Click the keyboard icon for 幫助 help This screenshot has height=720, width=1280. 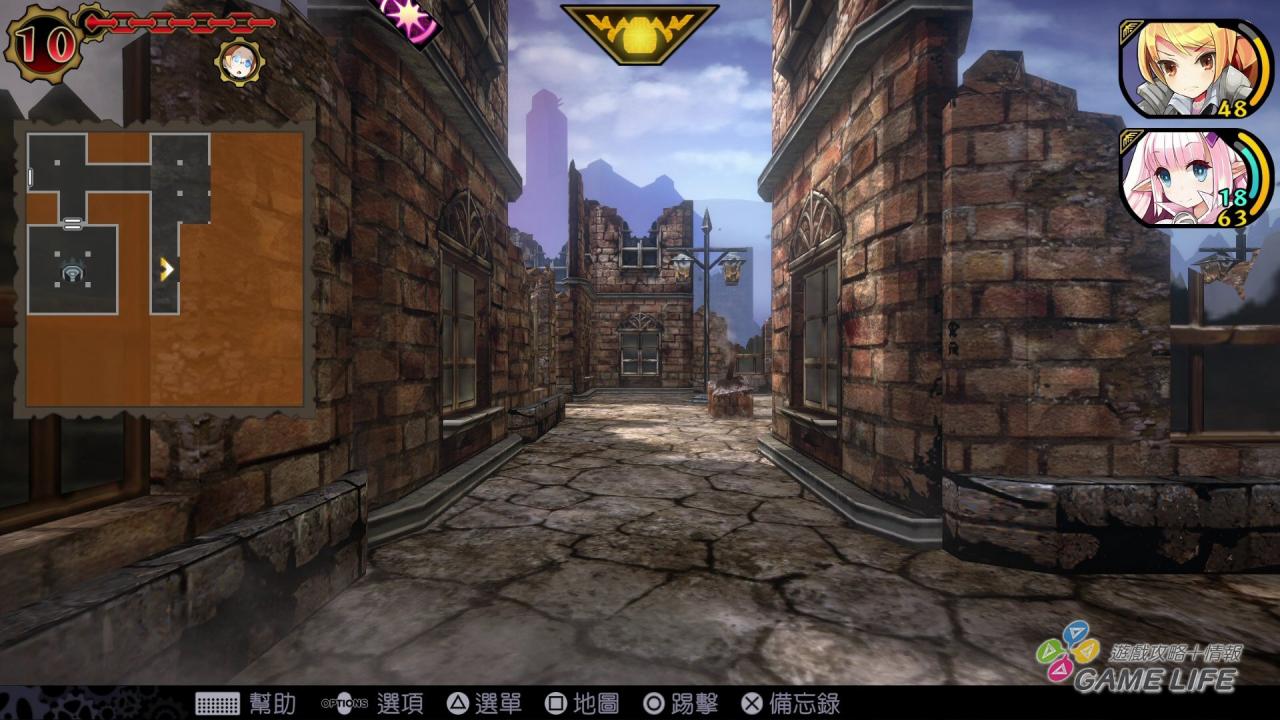point(219,703)
